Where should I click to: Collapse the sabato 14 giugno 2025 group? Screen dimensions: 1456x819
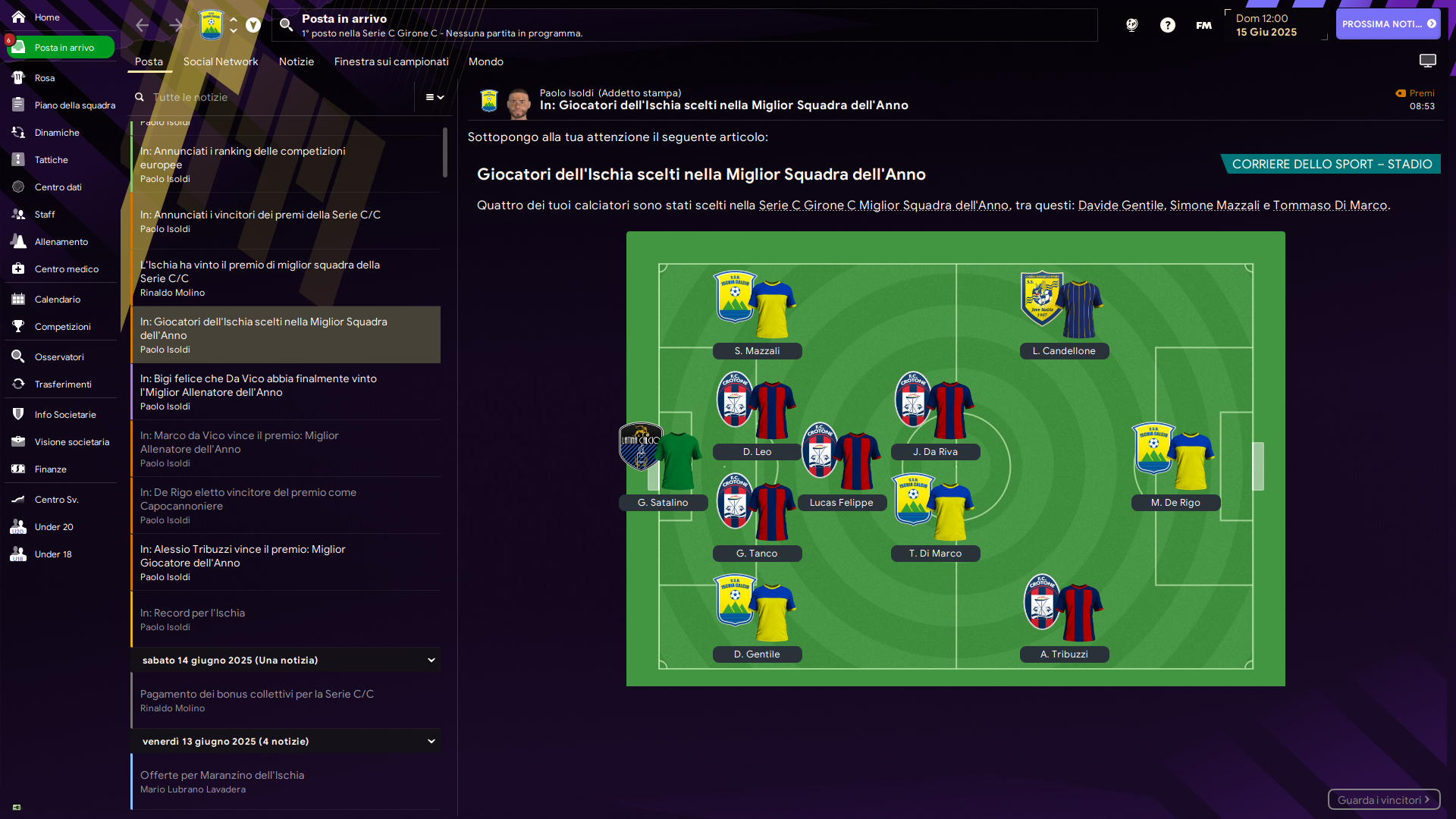point(431,661)
